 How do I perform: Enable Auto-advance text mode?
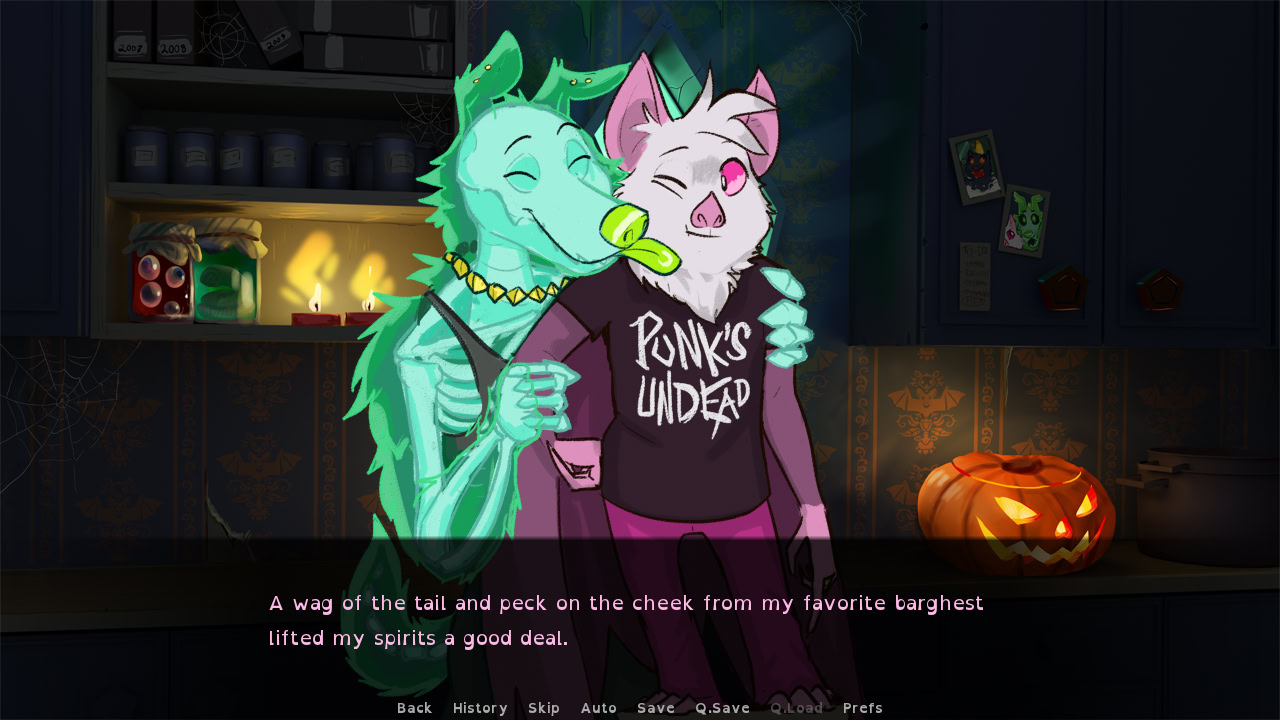[x=598, y=707]
